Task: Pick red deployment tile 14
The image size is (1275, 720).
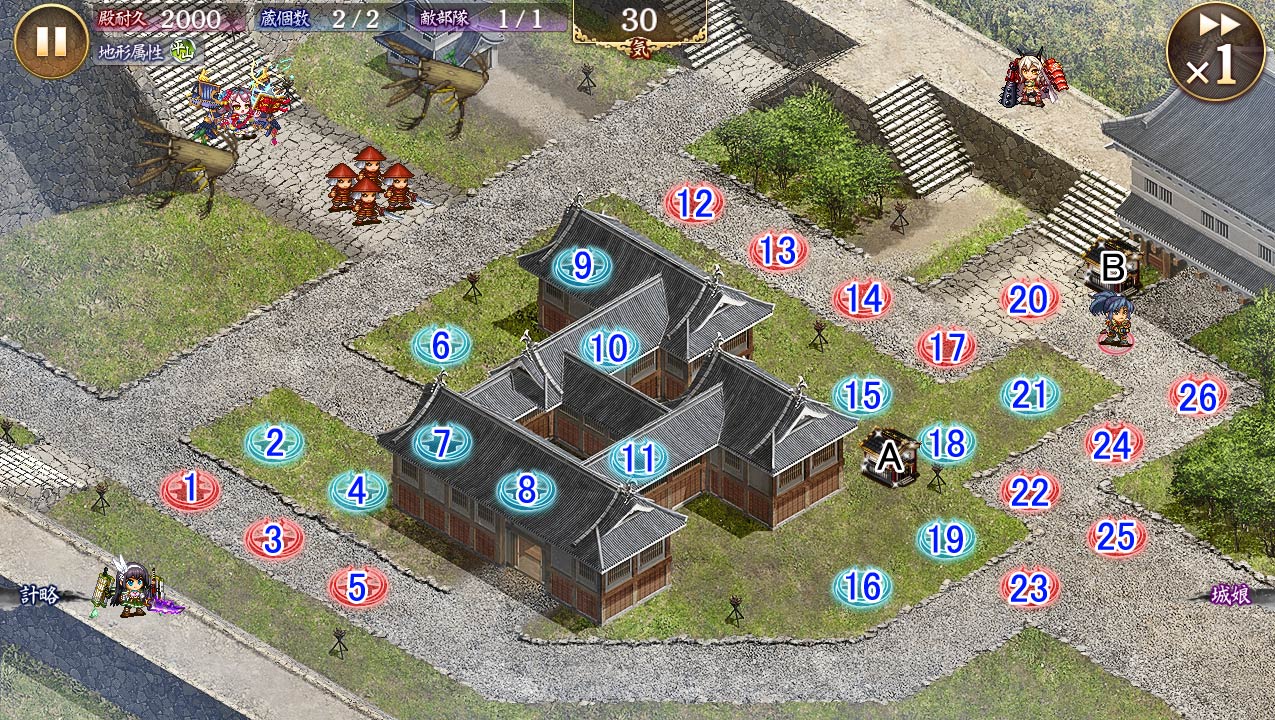Action: tap(863, 299)
